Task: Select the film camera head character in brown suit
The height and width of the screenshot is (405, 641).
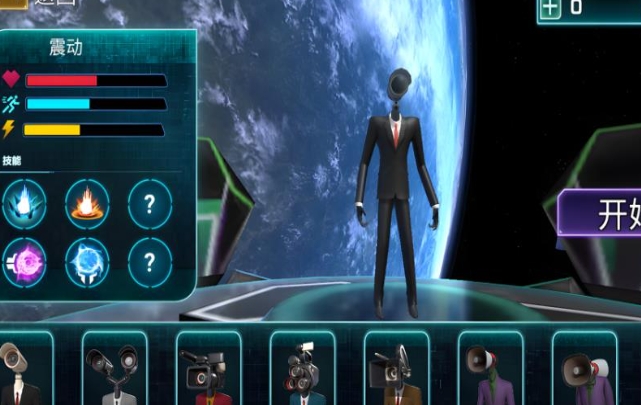Action: tap(396, 368)
